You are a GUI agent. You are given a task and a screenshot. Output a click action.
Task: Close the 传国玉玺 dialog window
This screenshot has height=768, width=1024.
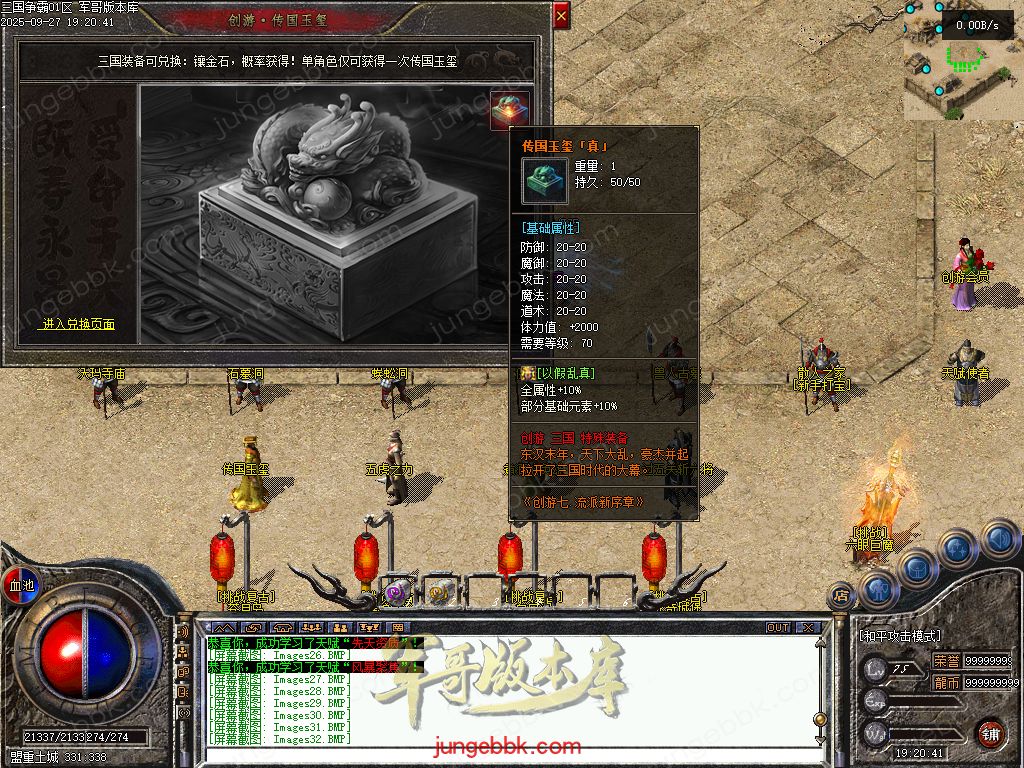click(561, 16)
